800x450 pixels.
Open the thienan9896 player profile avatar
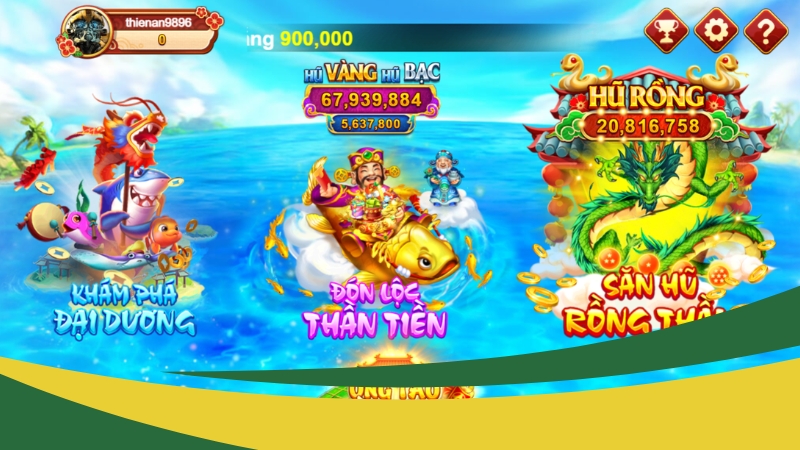[87, 32]
